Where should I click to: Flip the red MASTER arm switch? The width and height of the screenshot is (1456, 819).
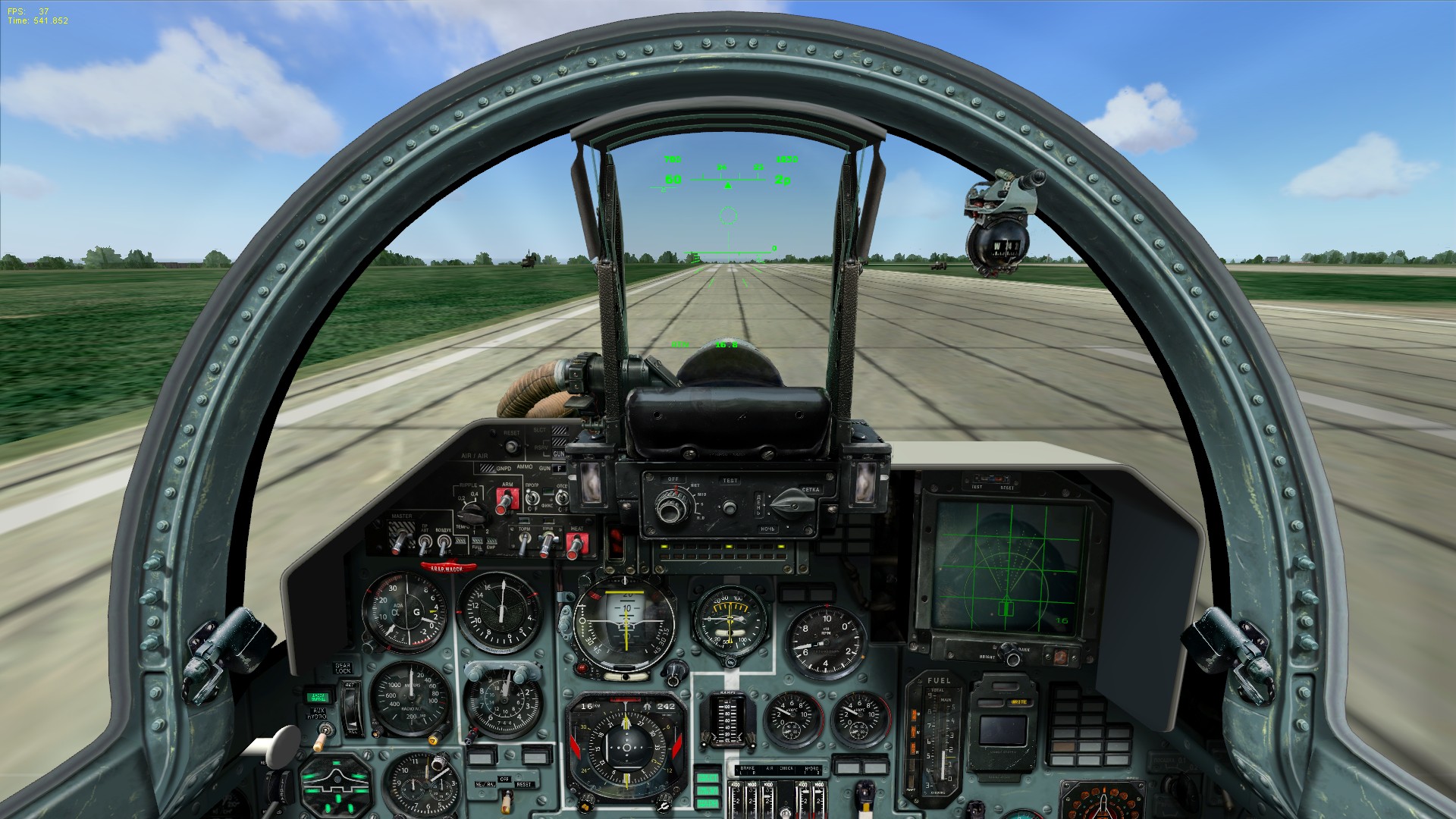pyautogui.click(x=400, y=541)
